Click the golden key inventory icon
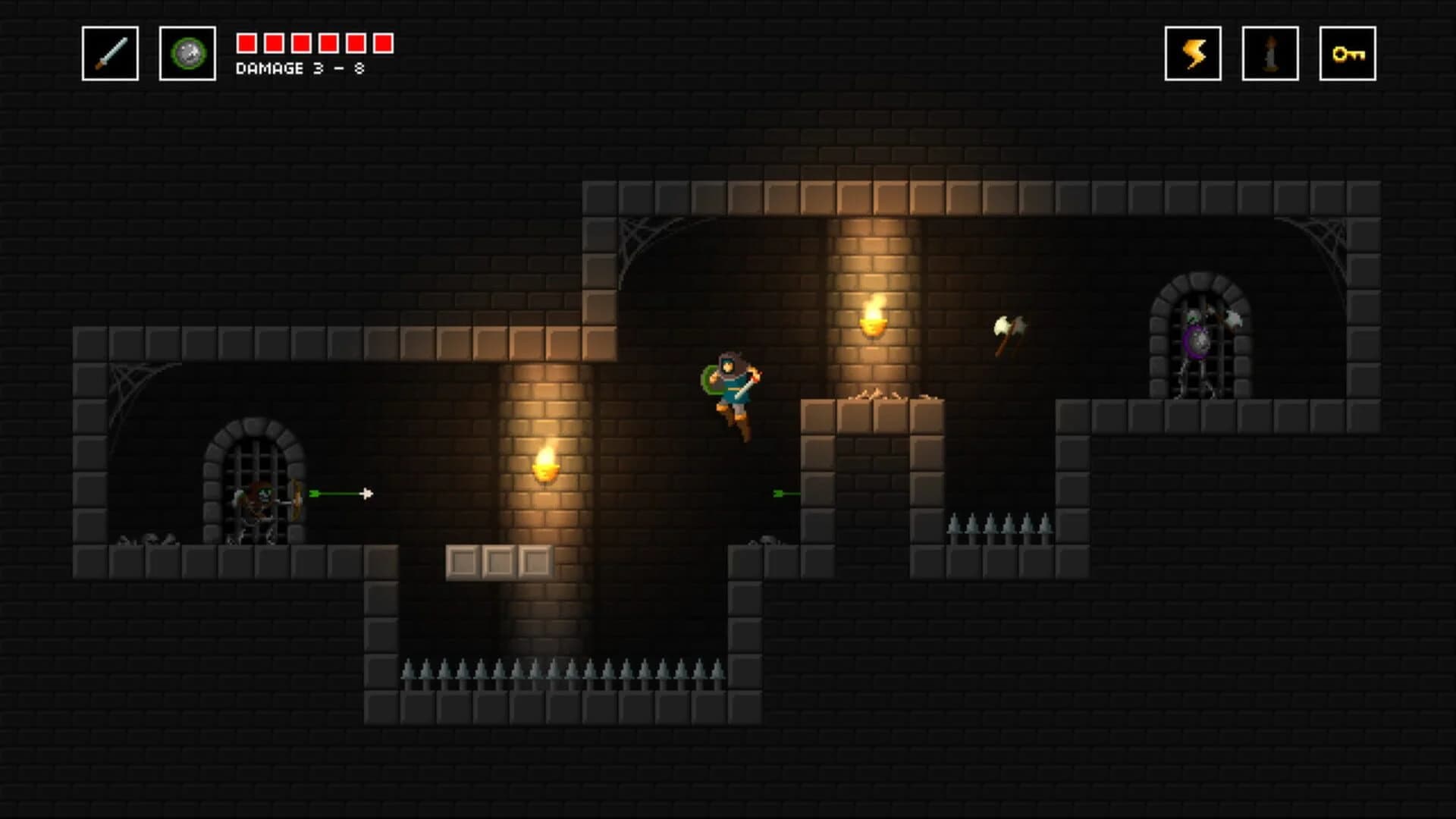Viewport: 1456px width, 819px height. (1348, 53)
